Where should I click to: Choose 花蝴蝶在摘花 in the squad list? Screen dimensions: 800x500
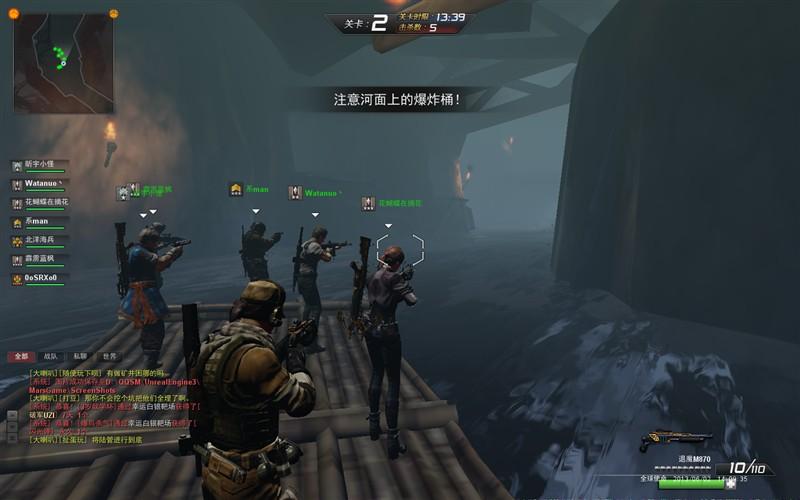tap(46, 203)
